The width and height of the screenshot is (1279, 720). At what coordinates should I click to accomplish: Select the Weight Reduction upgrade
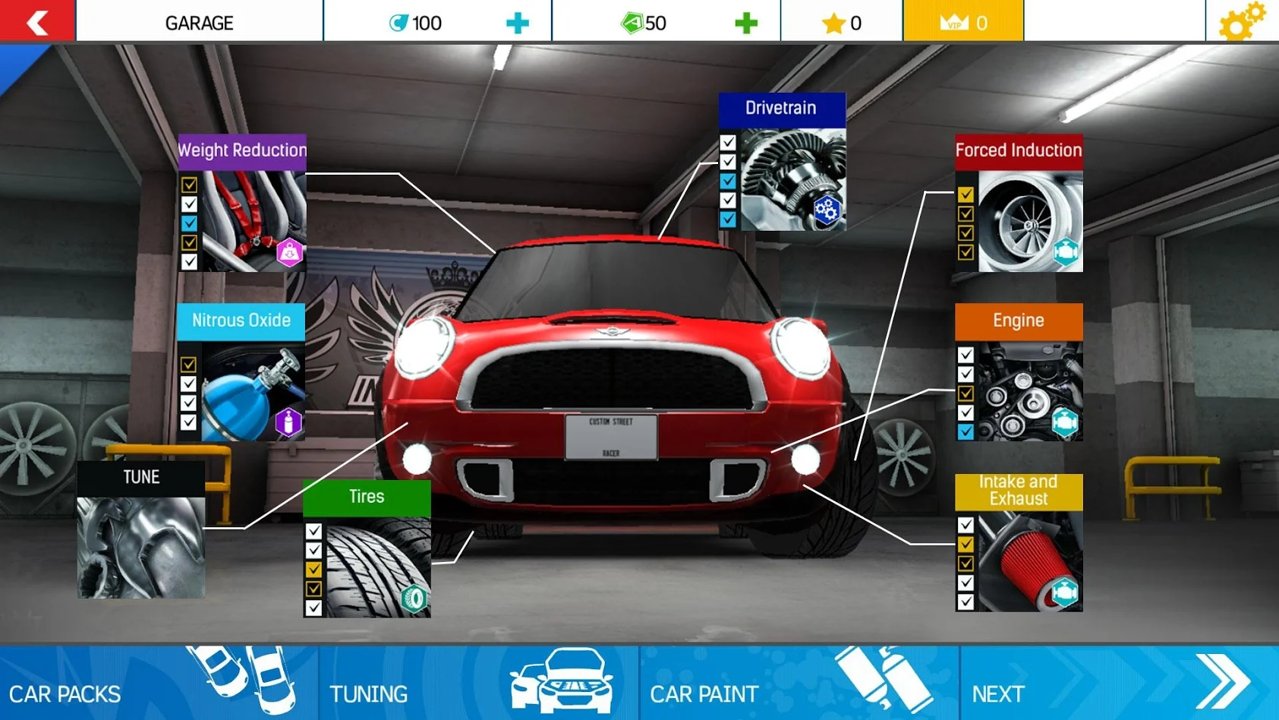pos(242,203)
